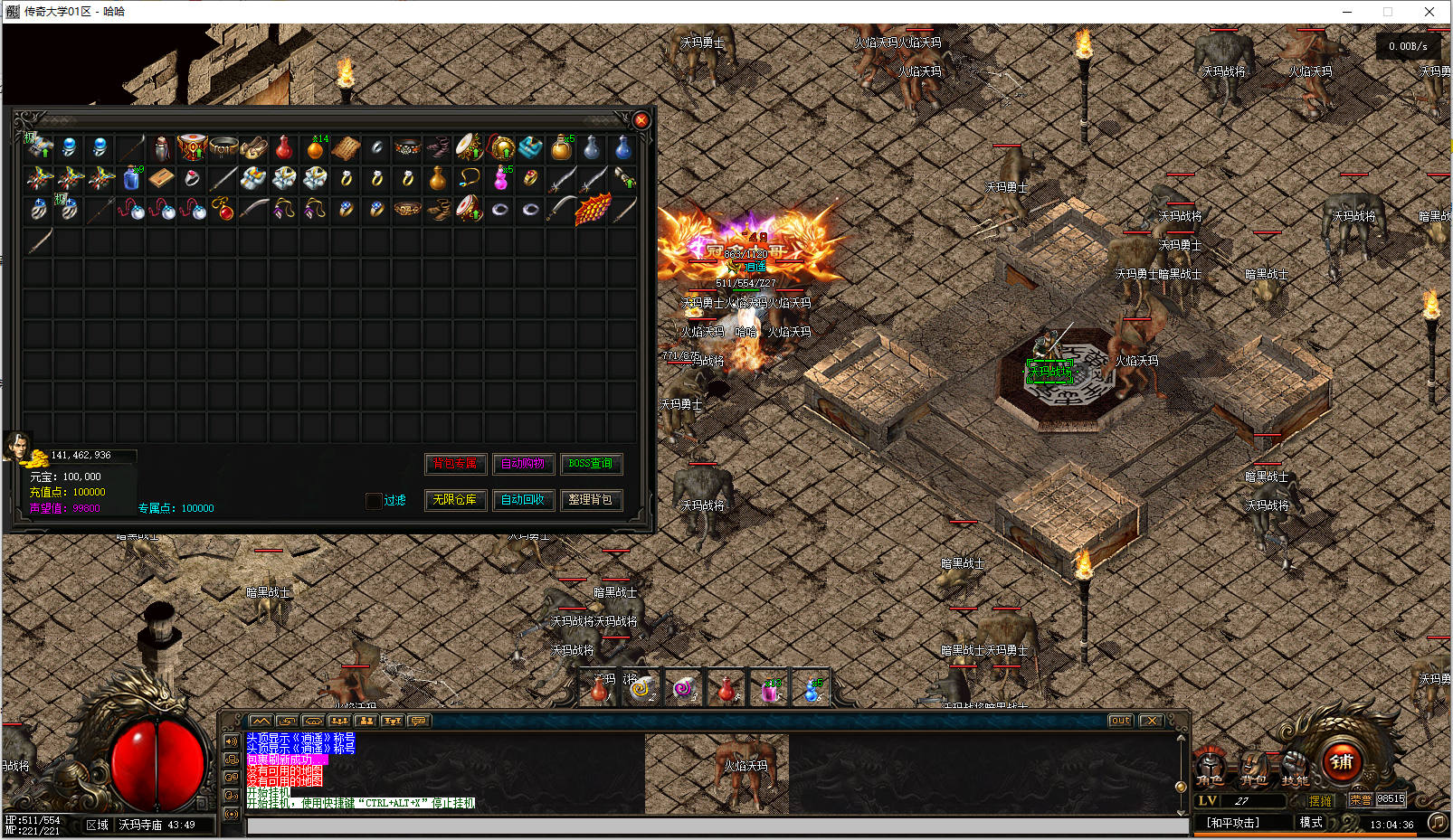Change attack mode via 模式 button
The image size is (1453, 840).
[1311, 822]
